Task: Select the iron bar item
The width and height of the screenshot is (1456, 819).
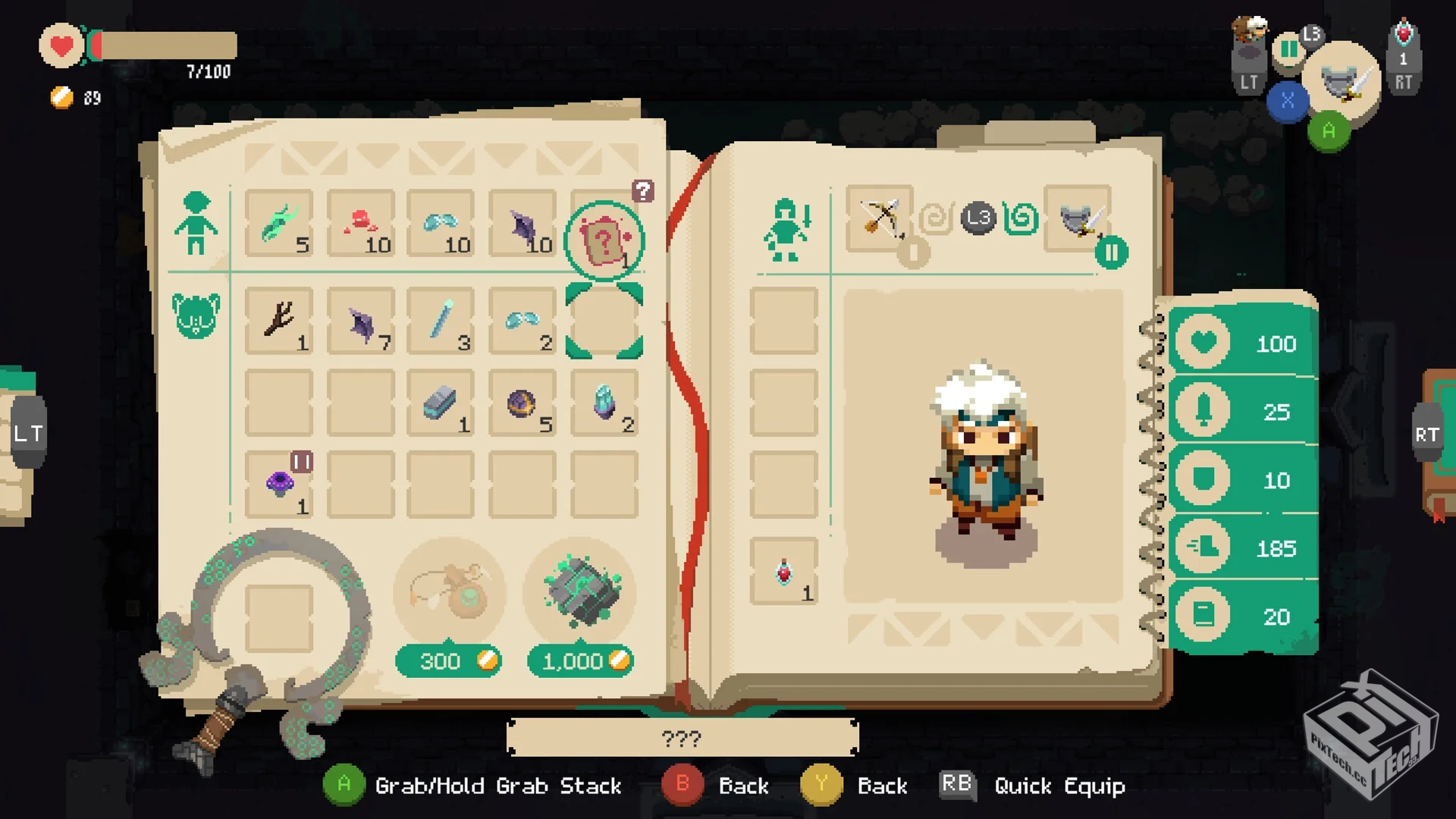Action: tap(441, 403)
